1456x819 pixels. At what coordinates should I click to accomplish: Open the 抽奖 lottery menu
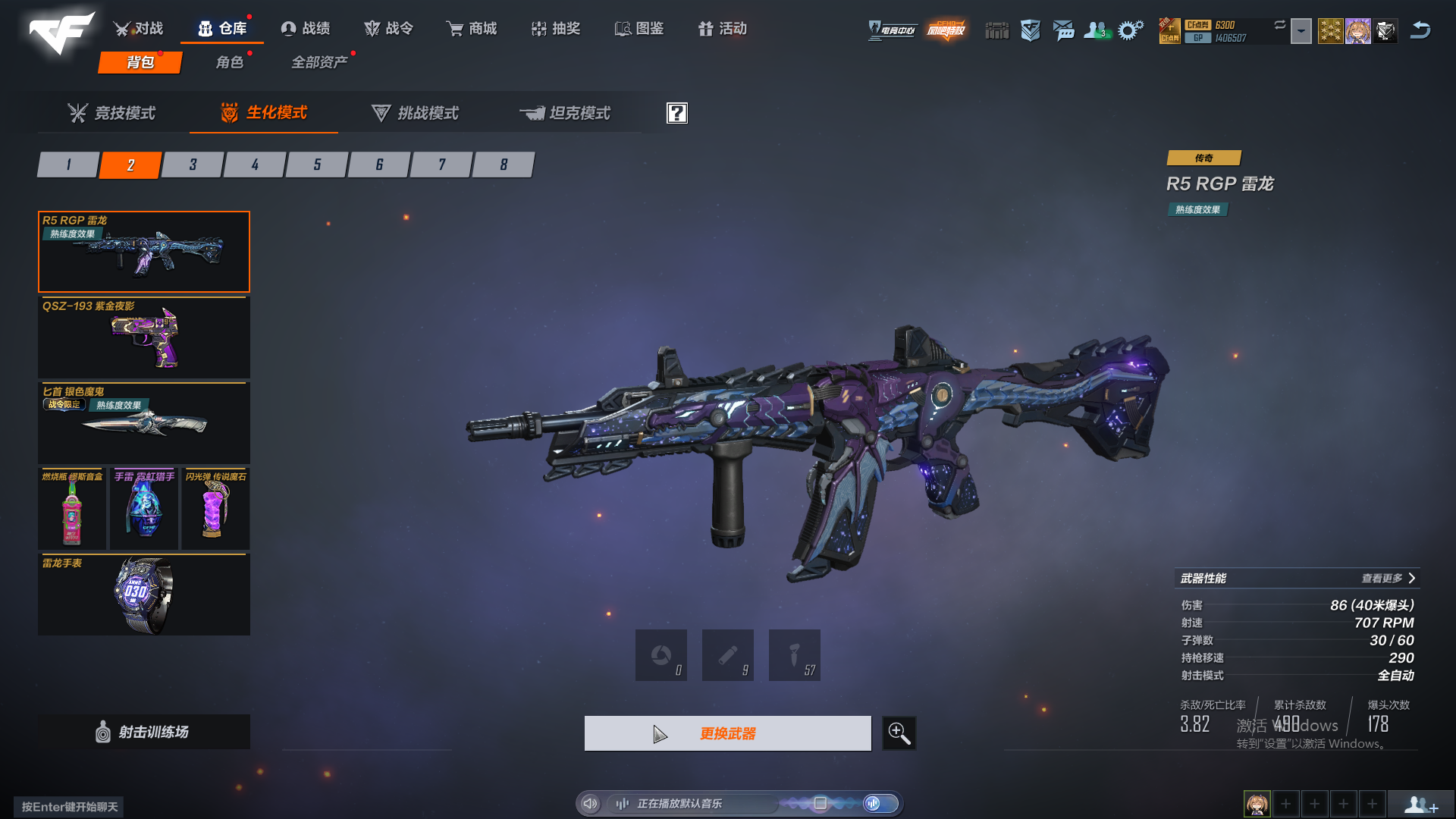coord(556,29)
